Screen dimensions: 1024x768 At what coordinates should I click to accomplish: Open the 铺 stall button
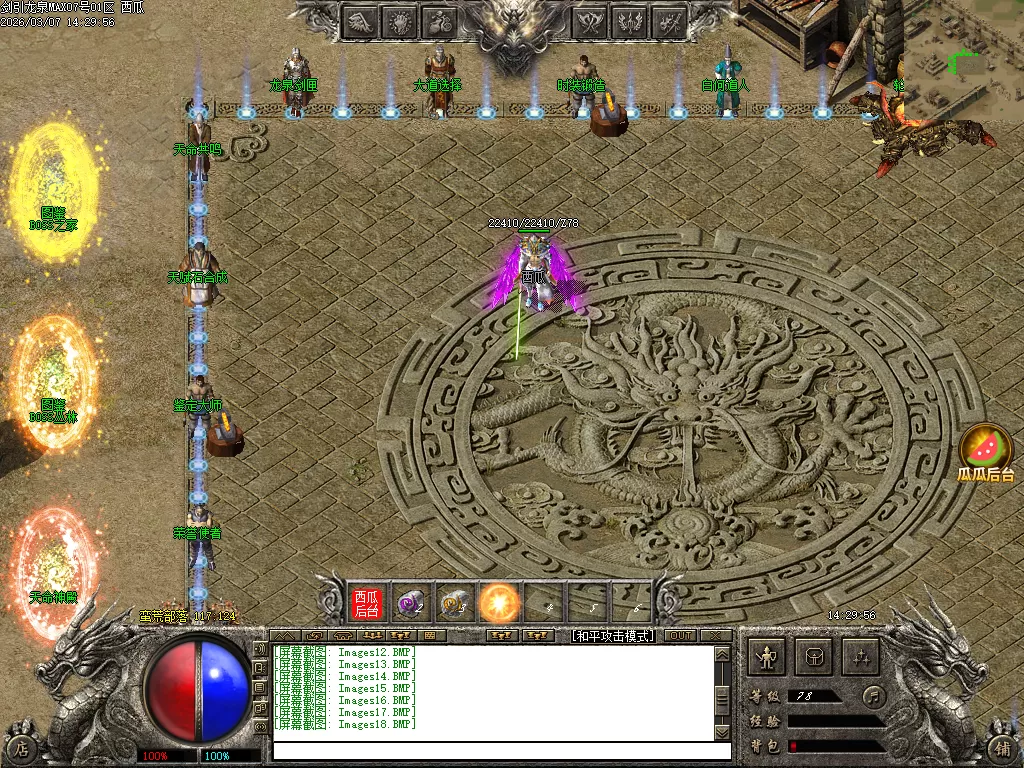tap(1002, 746)
